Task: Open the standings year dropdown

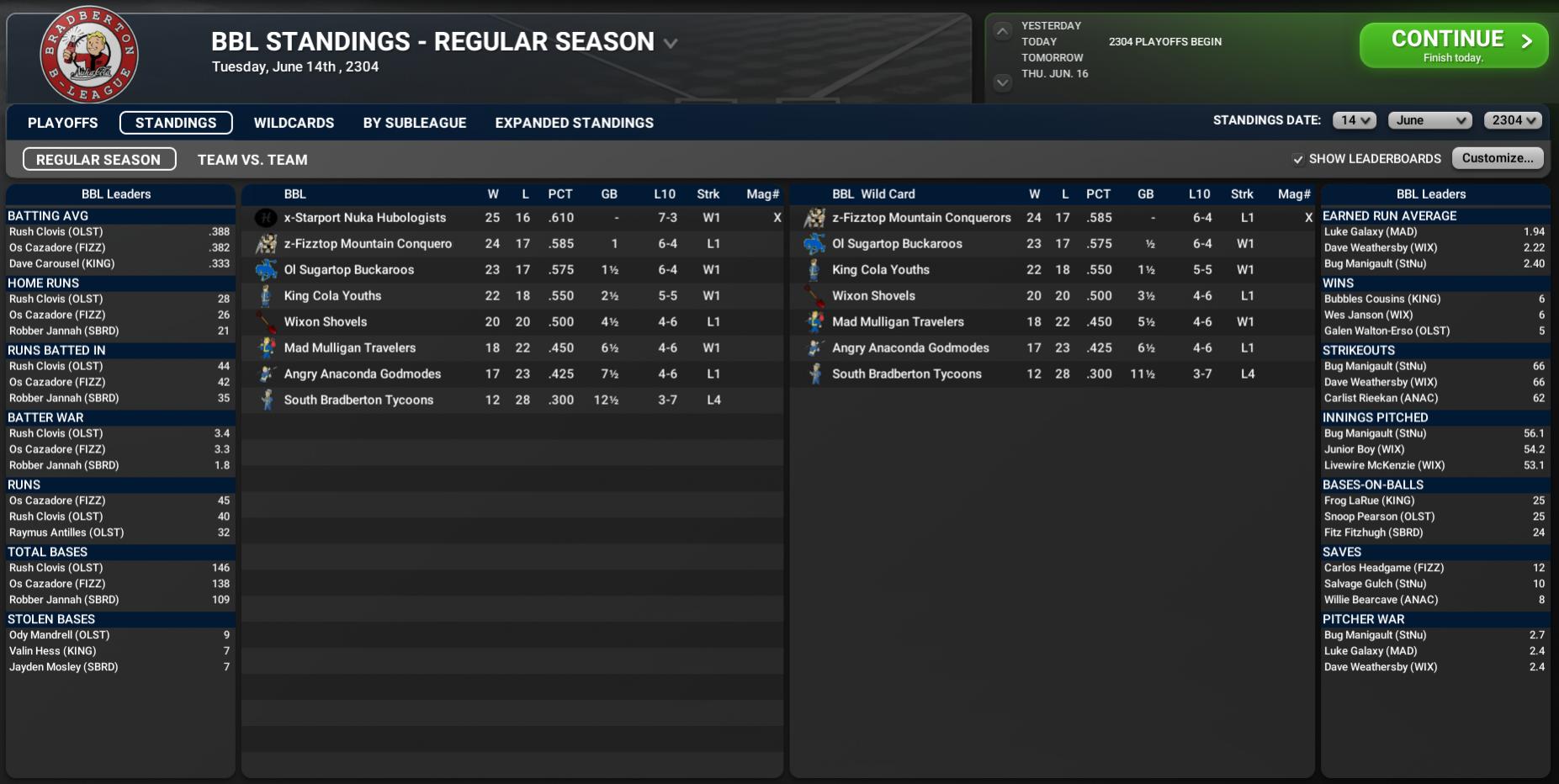Action: [1513, 120]
